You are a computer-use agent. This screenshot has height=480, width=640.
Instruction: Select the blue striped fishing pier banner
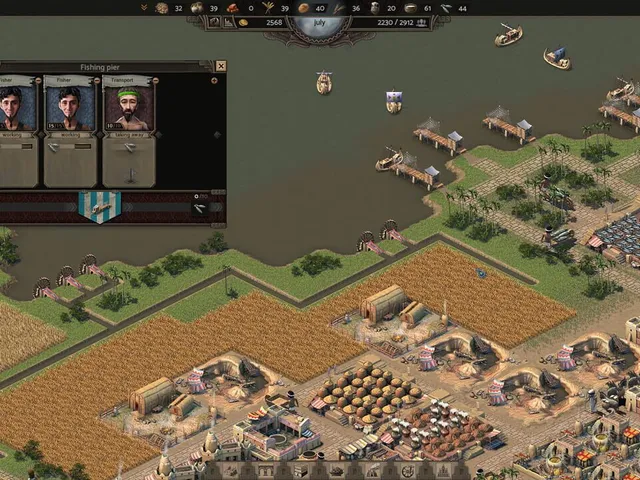tap(99, 205)
